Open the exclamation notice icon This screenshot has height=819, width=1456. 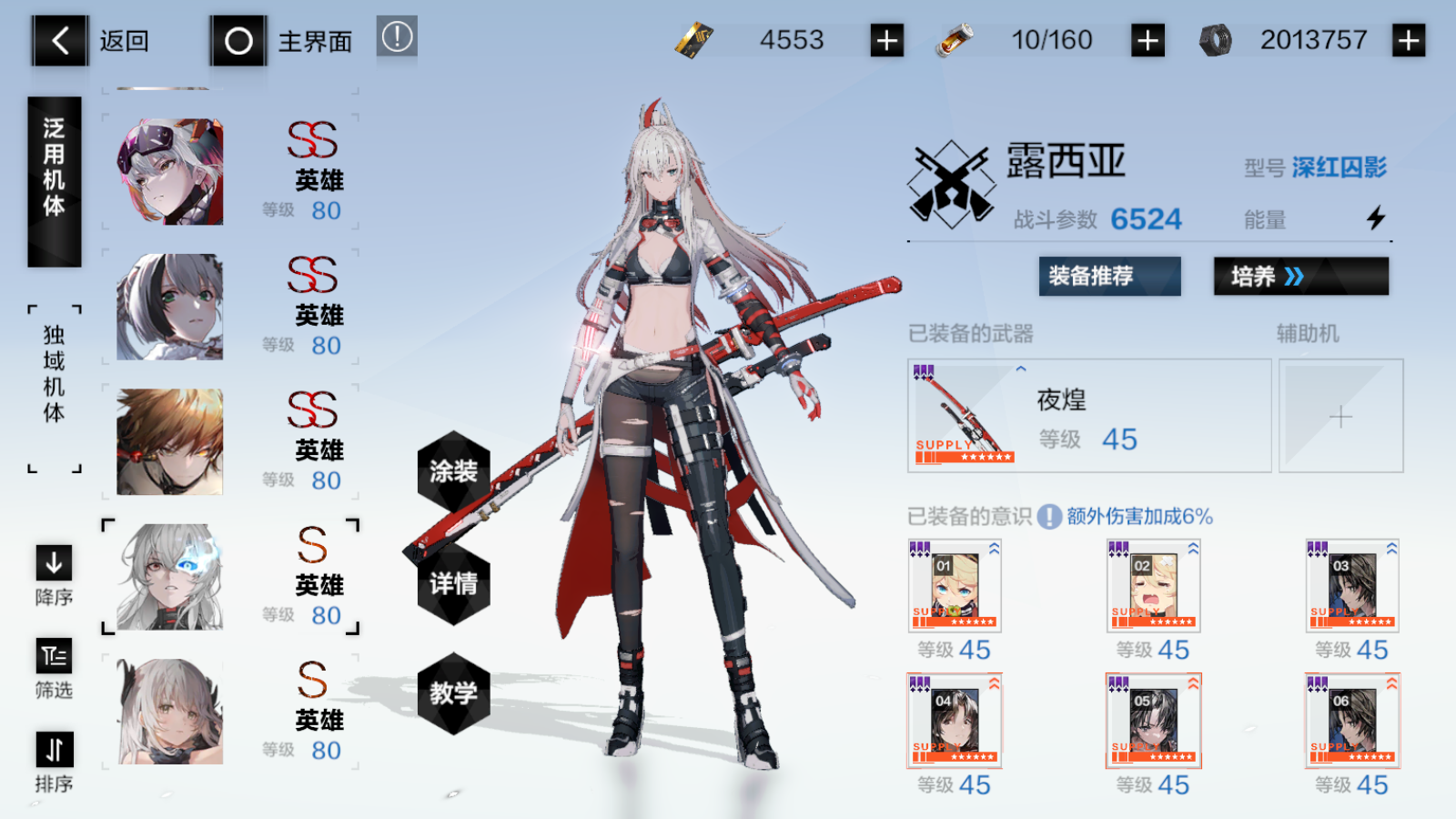pyautogui.click(x=396, y=40)
